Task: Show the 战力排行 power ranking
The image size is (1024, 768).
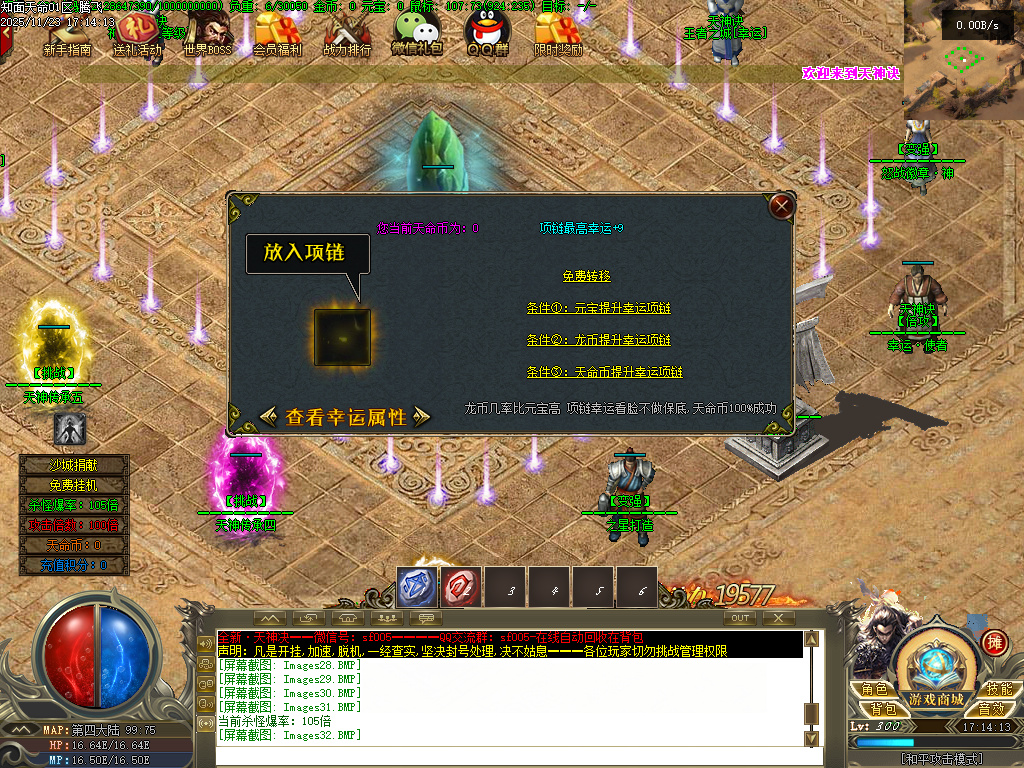Action: point(347,36)
